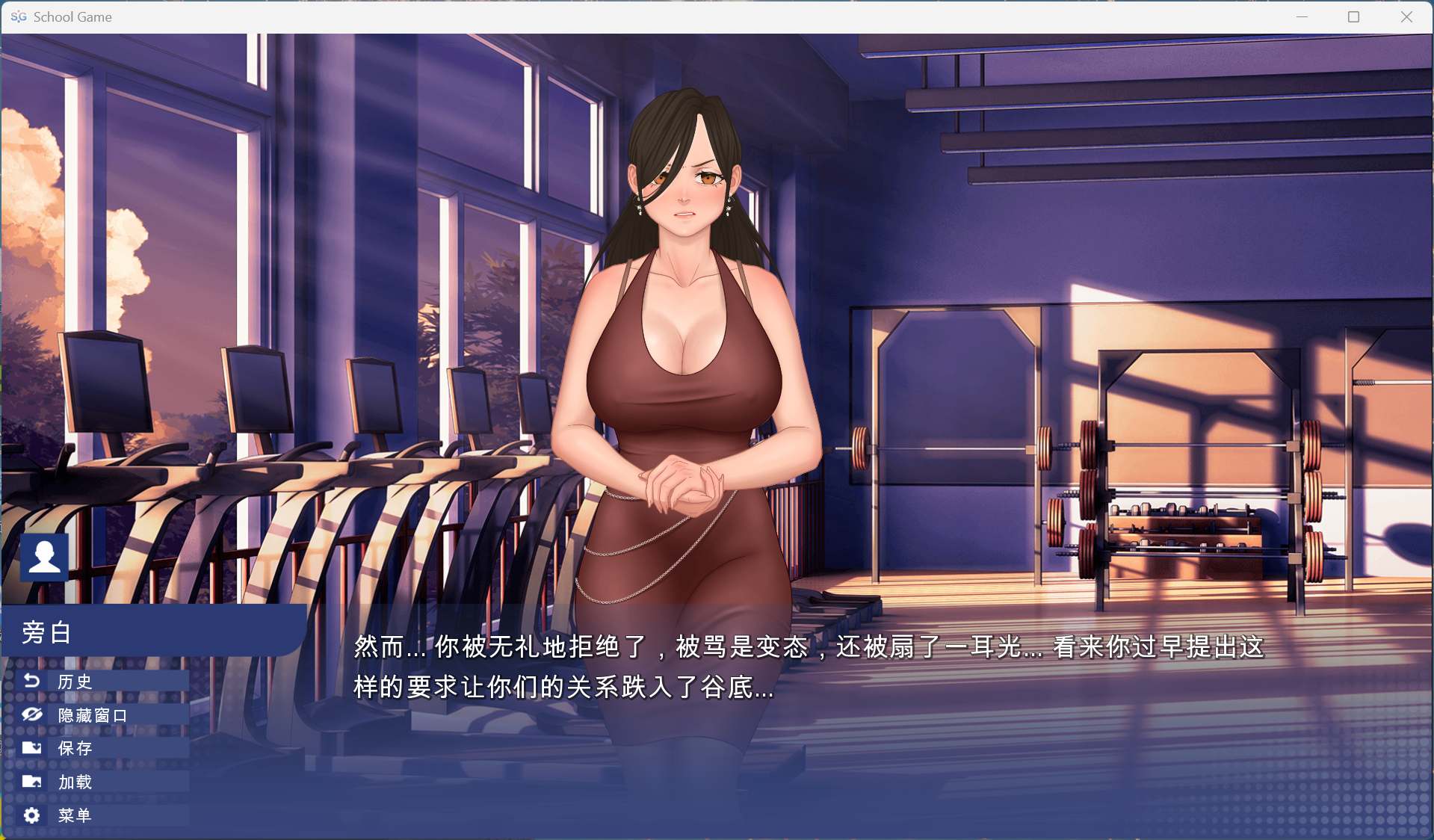Toggle 隐藏窗口 to hide the dialogue box
1434x840 pixels.
pyautogui.click(x=90, y=714)
